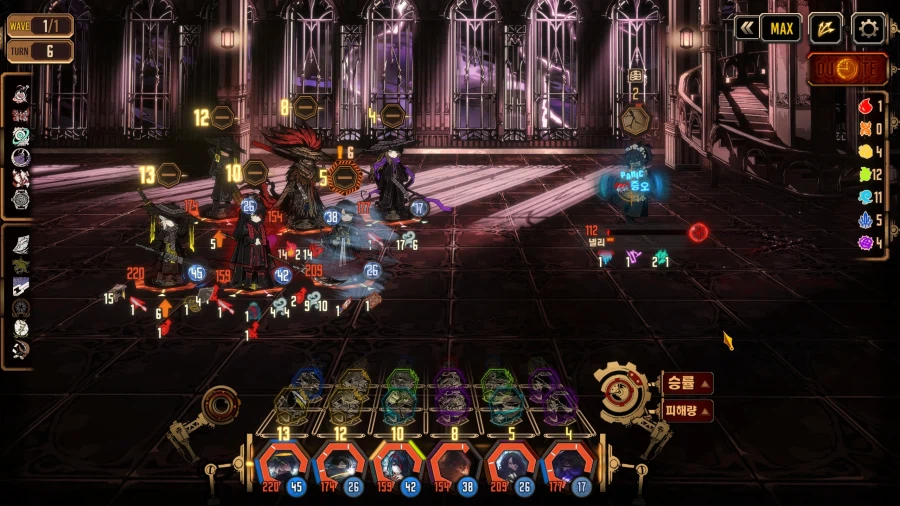This screenshot has width=900, height=506.
Task: Select the 피해량 damage auto option
Action: [x=687, y=410]
